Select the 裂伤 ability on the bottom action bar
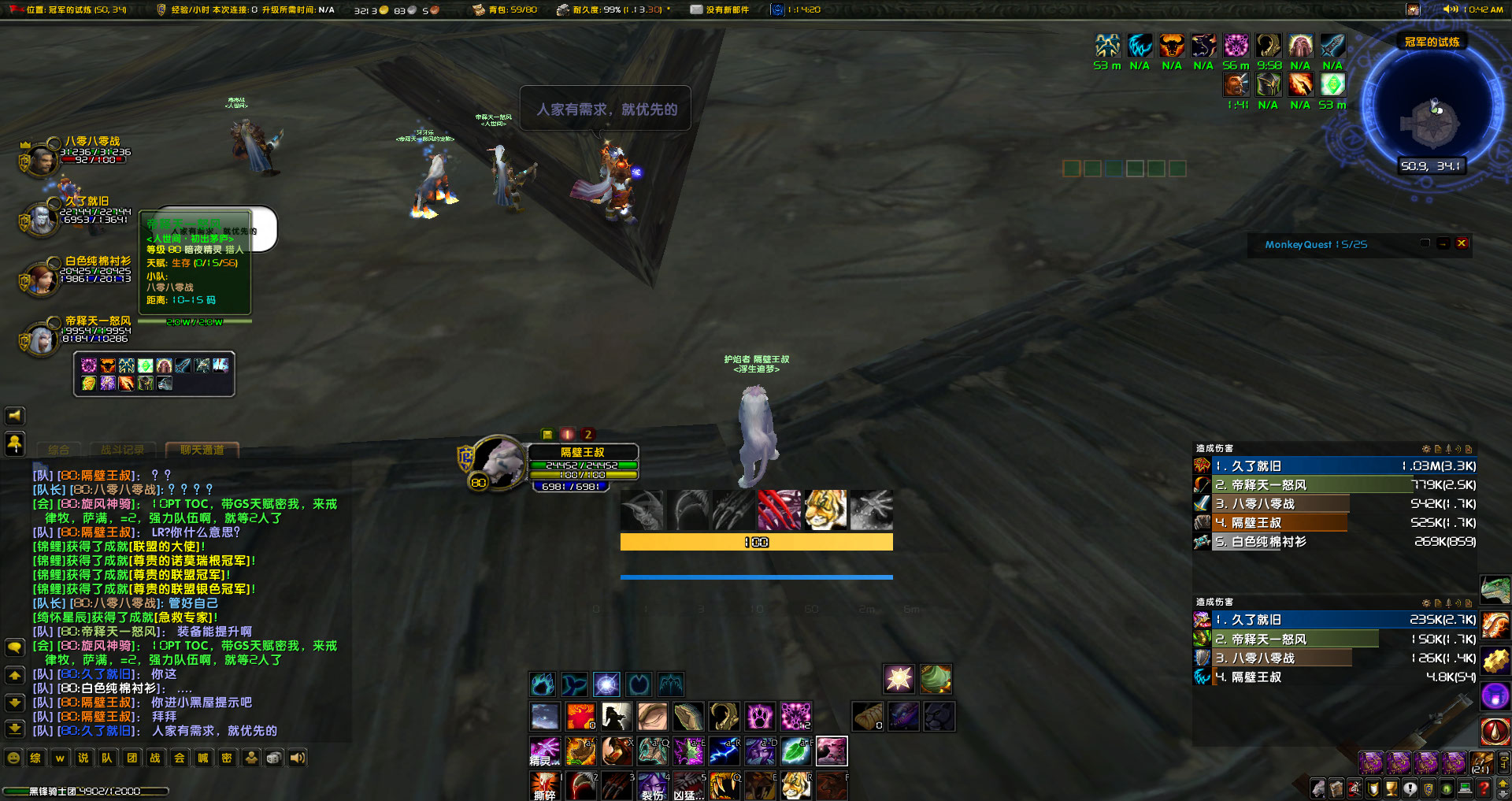This screenshot has width=1512, height=801. tap(652, 786)
